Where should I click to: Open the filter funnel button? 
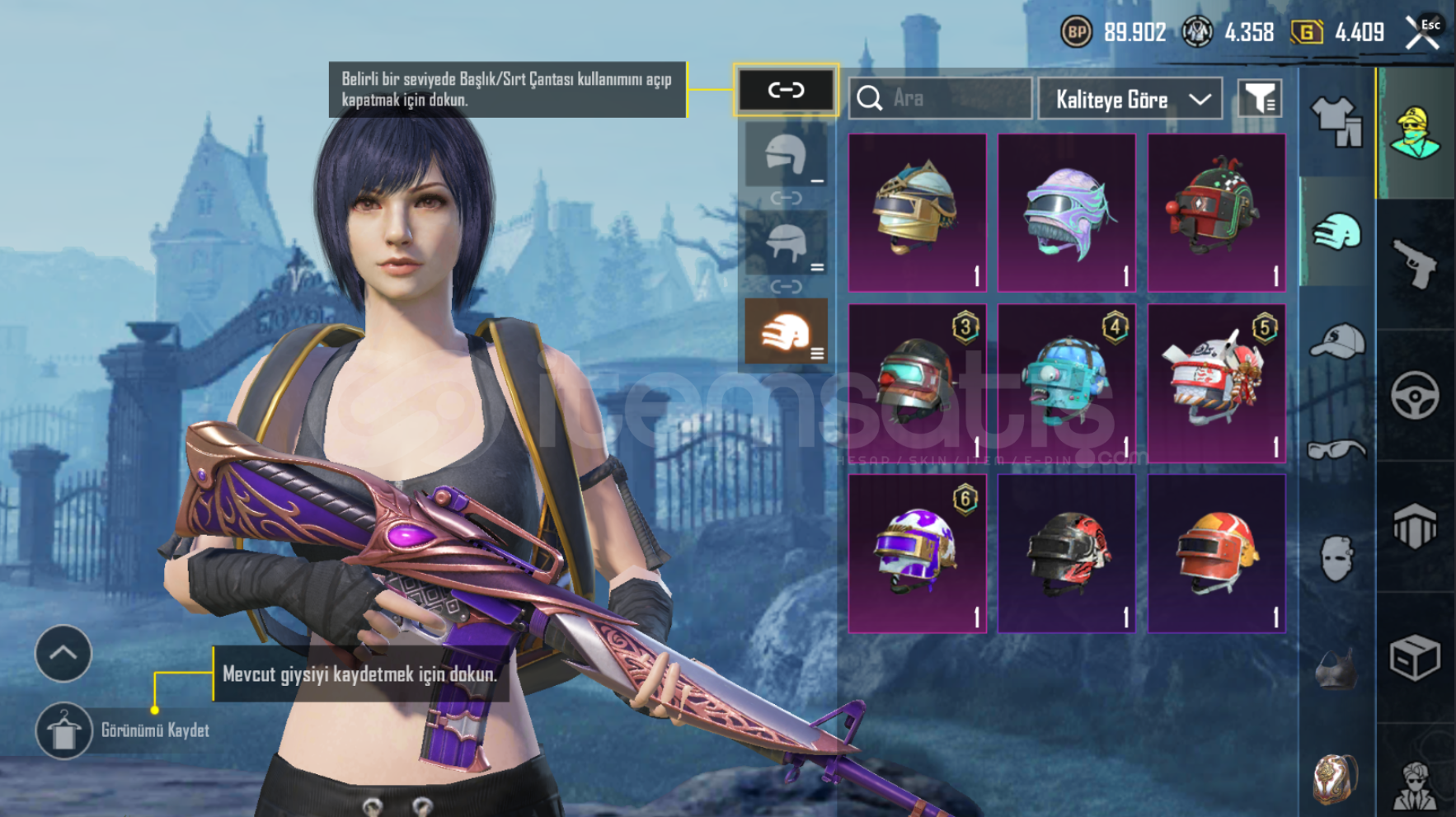[x=1259, y=99]
